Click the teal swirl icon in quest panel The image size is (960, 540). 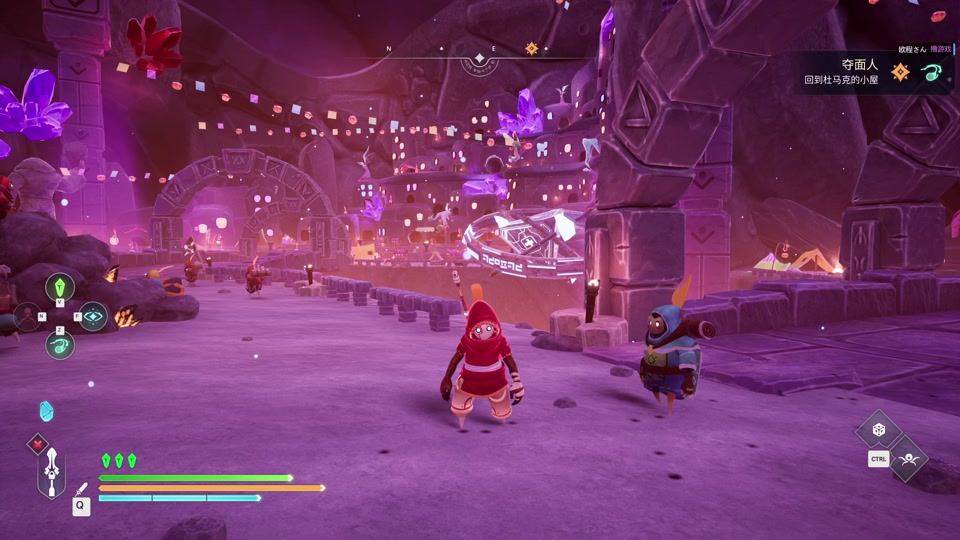tap(932, 72)
